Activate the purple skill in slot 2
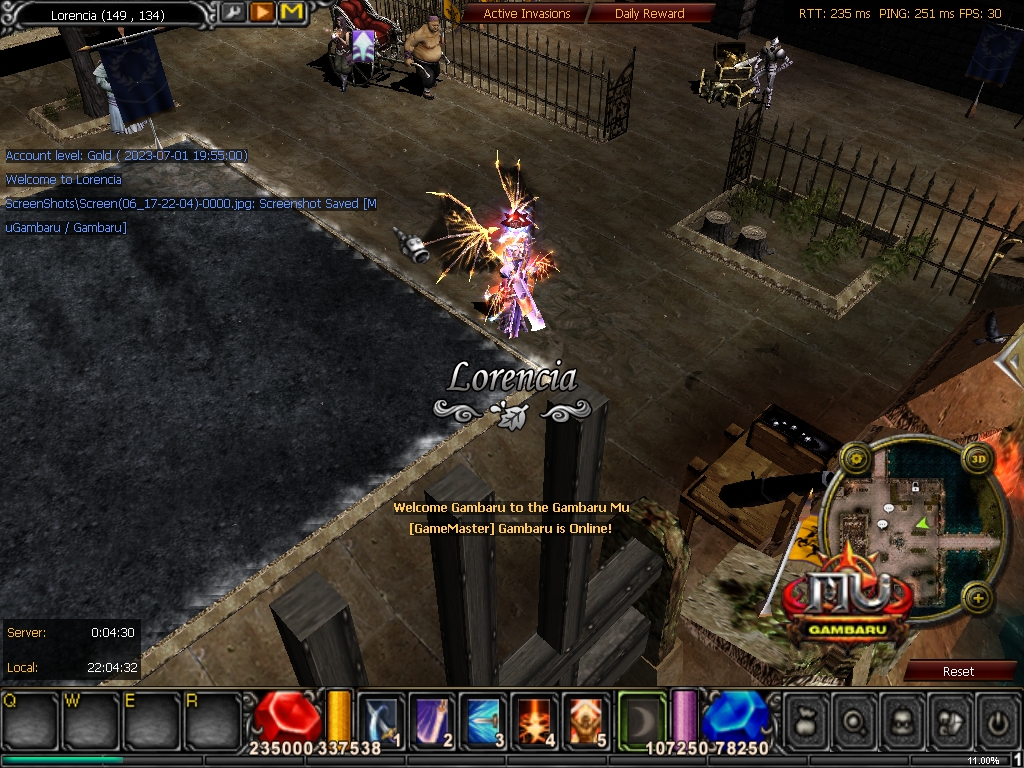This screenshot has width=1024, height=768. coord(433,718)
